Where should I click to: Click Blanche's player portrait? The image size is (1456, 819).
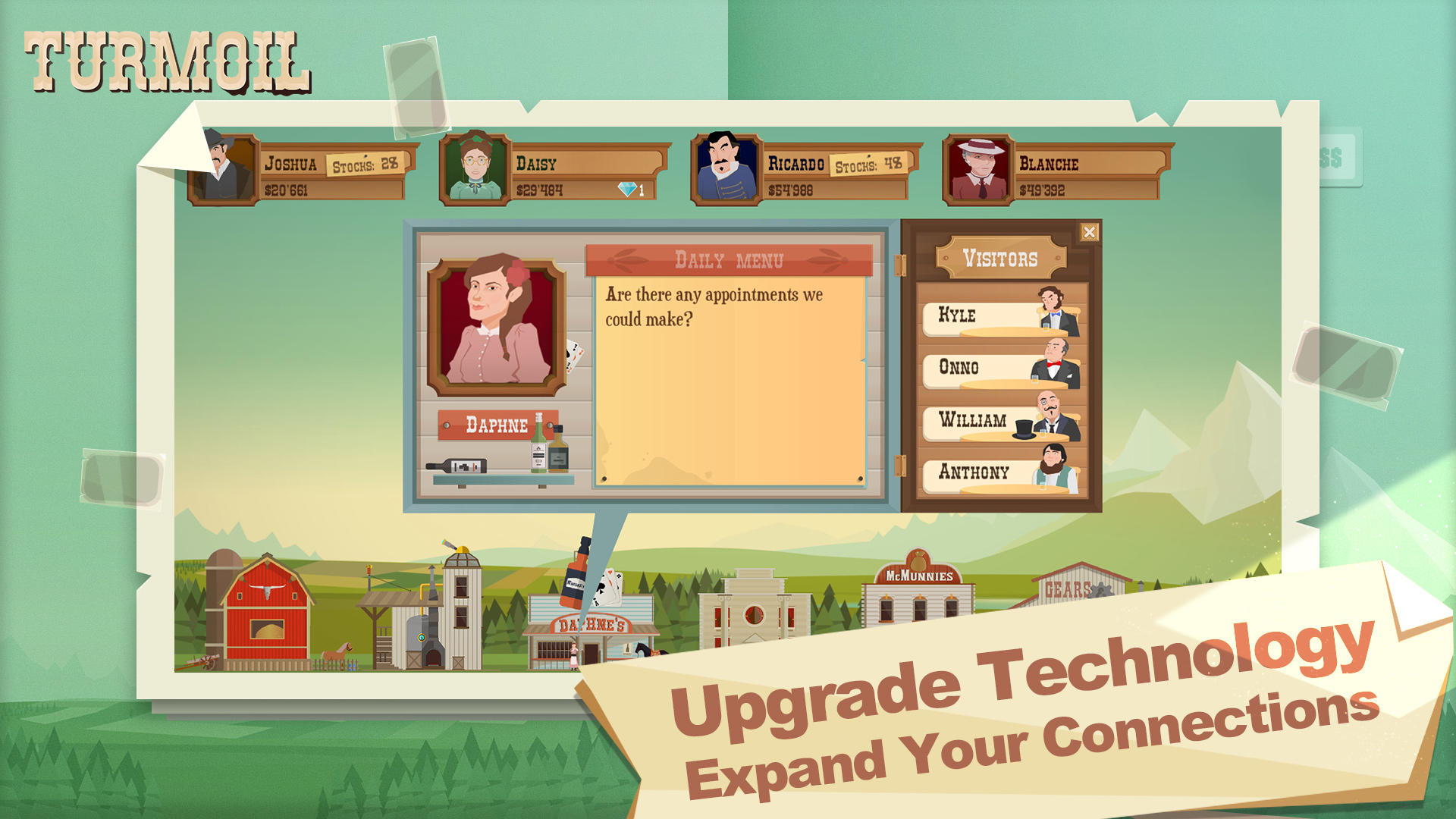click(978, 168)
